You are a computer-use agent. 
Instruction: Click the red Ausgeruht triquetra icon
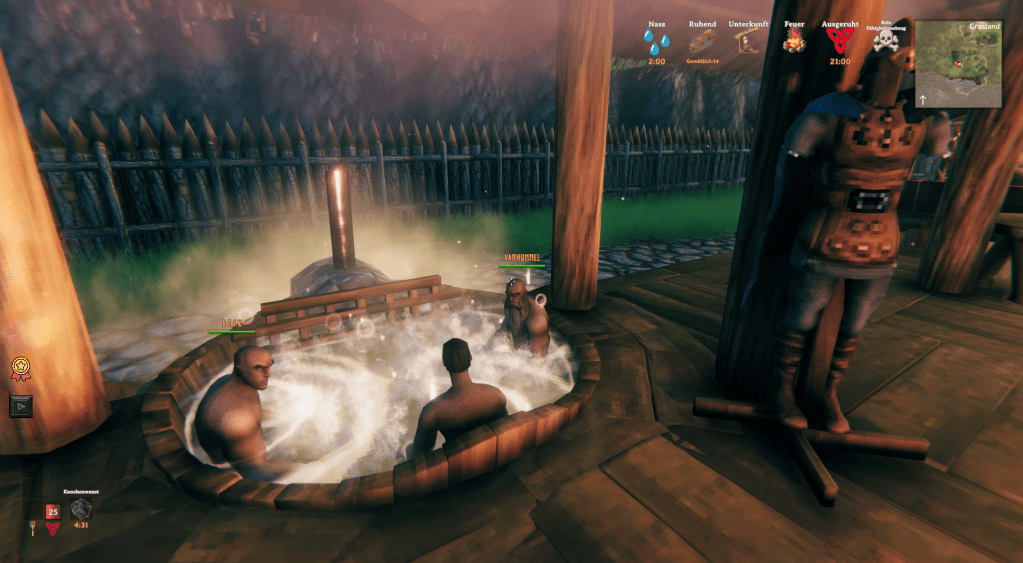click(840, 41)
